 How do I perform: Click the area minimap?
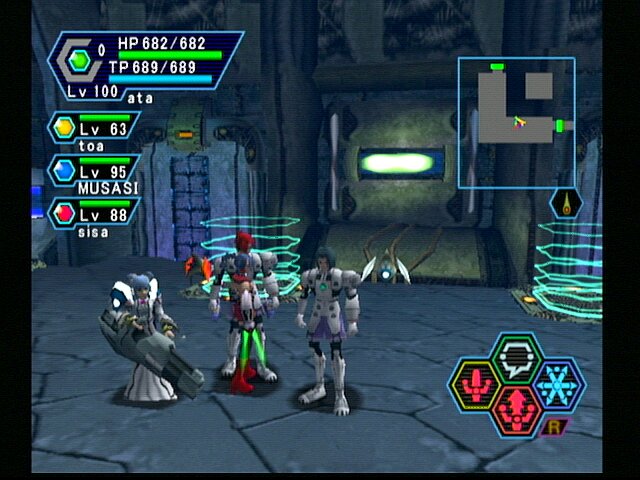(x=516, y=122)
